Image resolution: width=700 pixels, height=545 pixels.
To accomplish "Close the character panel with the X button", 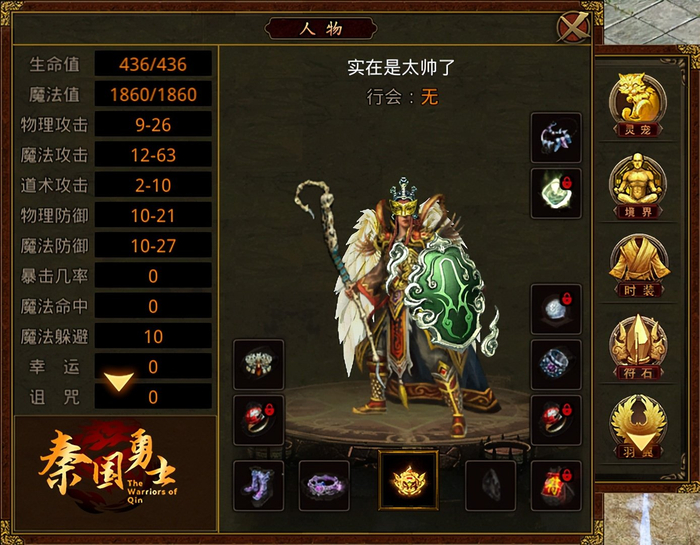I will click(572, 27).
